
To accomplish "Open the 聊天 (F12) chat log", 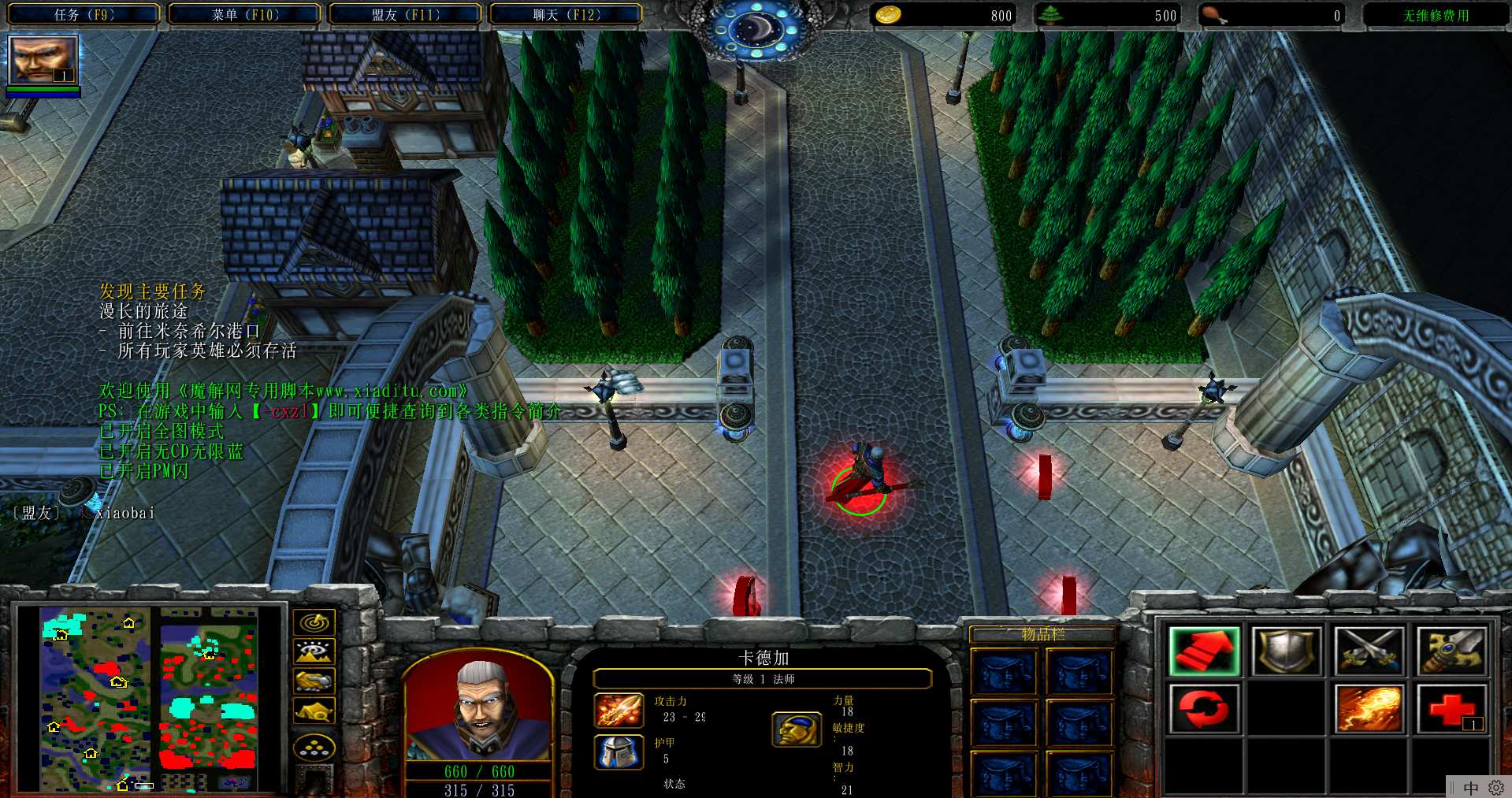I will click(x=567, y=15).
